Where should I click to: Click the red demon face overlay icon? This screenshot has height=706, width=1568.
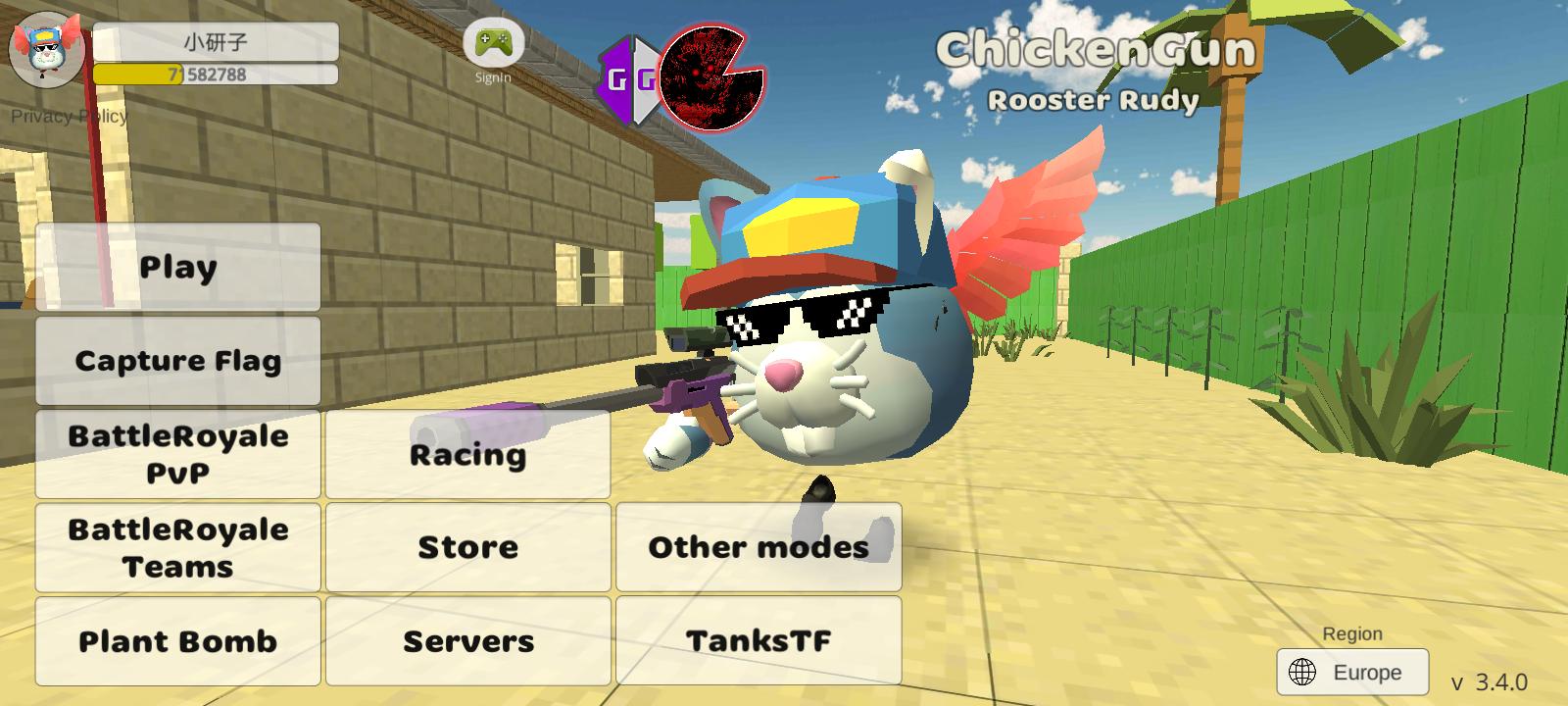(709, 78)
